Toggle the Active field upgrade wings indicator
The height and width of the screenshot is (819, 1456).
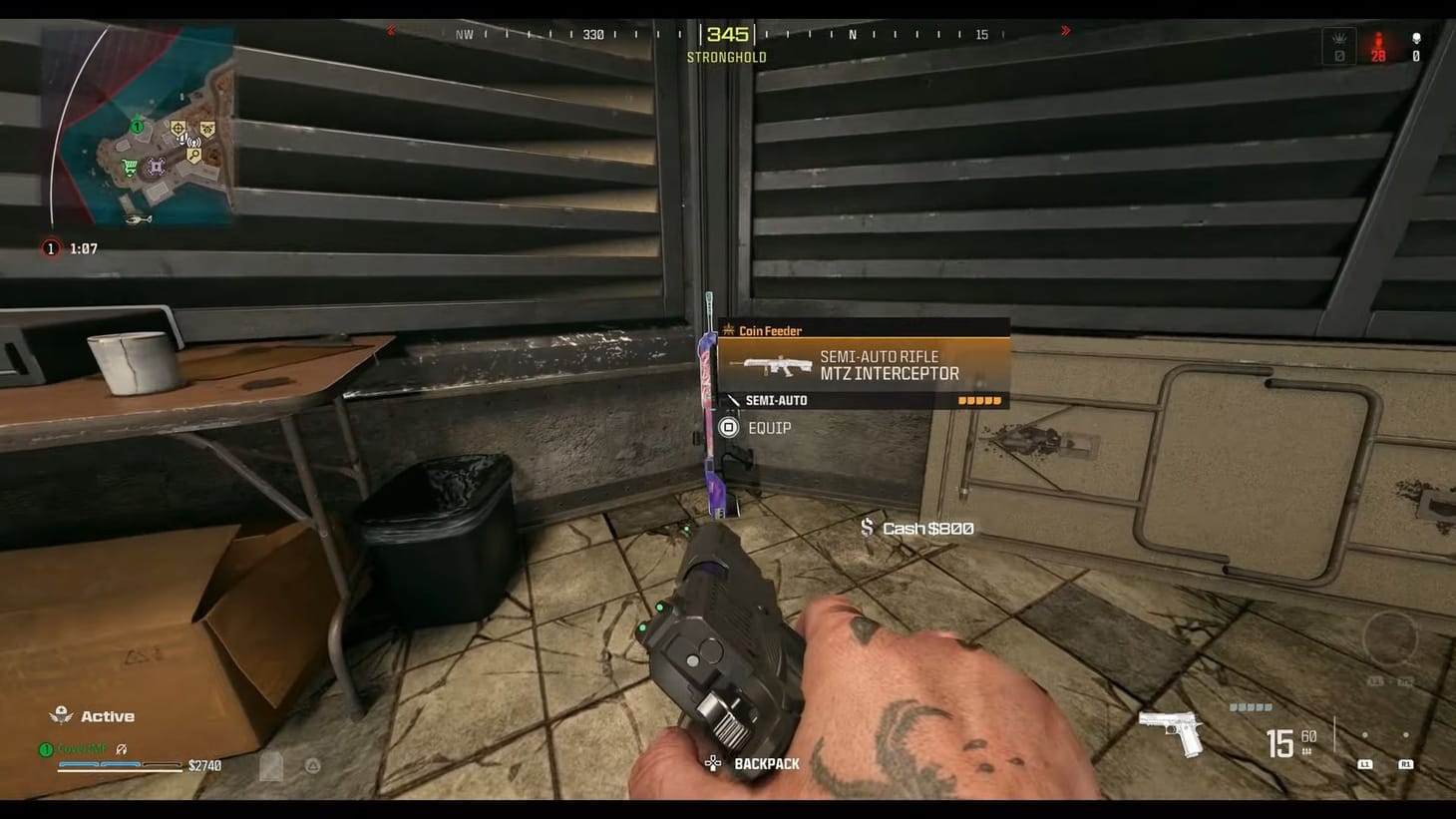coord(62,714)
